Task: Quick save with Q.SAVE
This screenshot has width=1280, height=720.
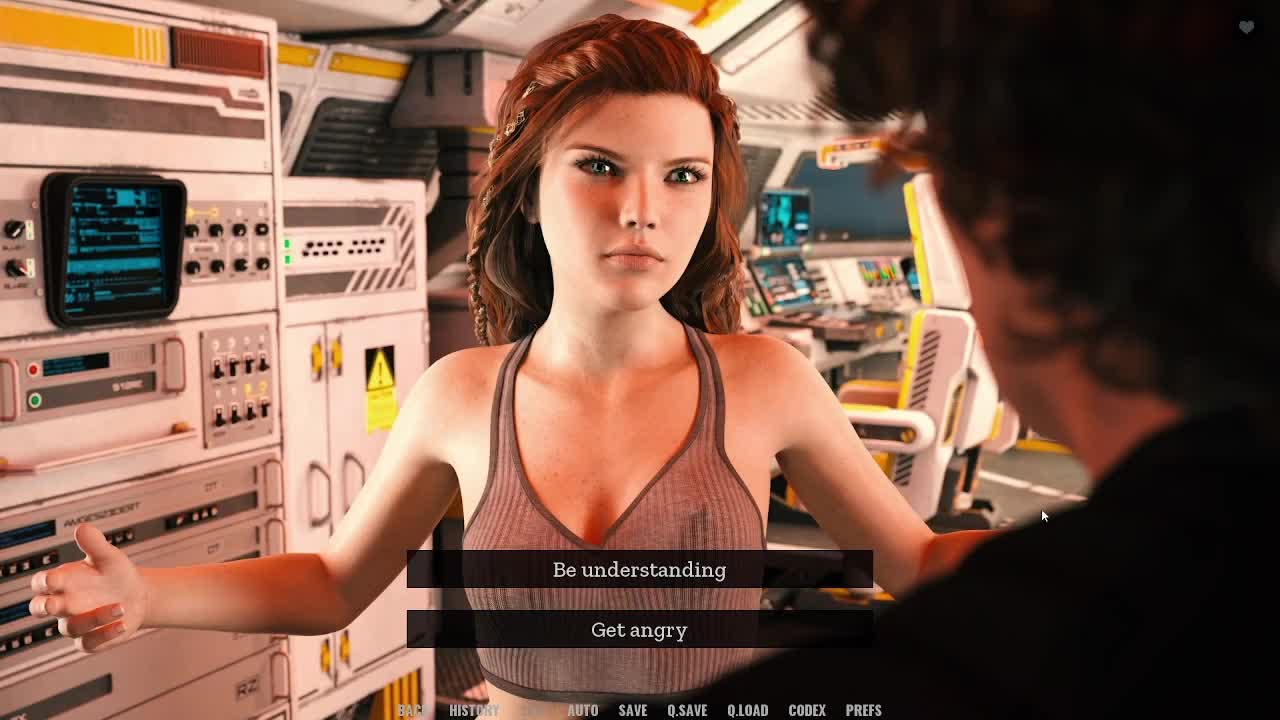Action: (687, 710)
